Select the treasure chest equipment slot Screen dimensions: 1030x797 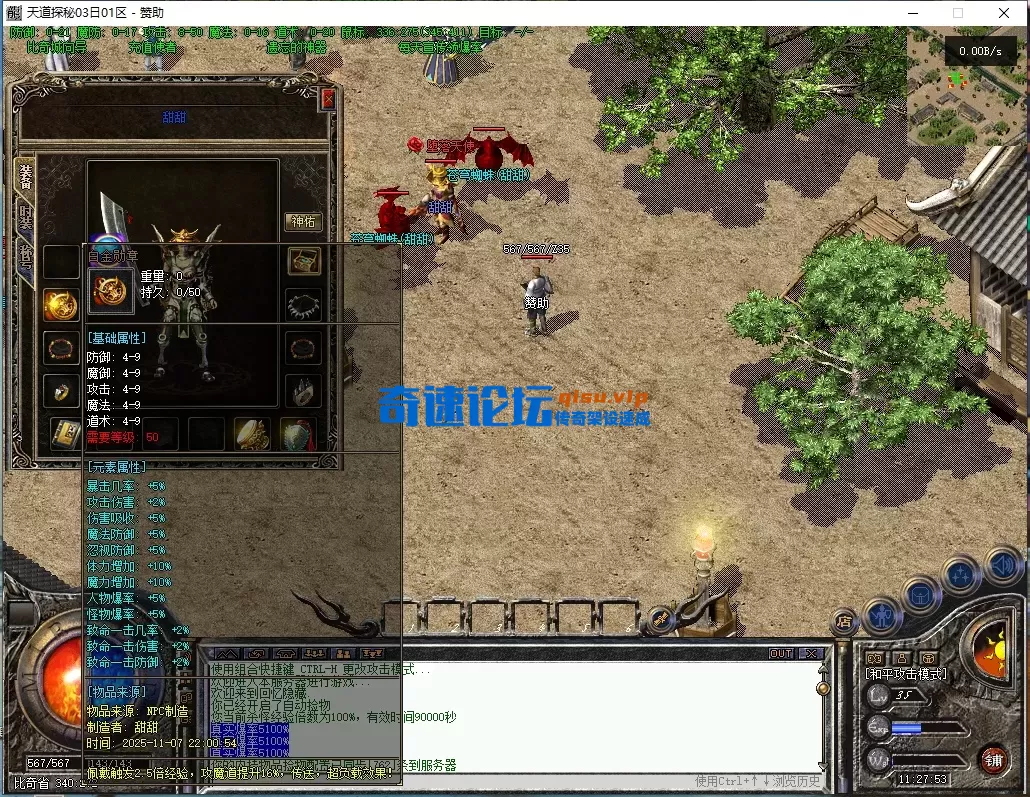[304, 261]
